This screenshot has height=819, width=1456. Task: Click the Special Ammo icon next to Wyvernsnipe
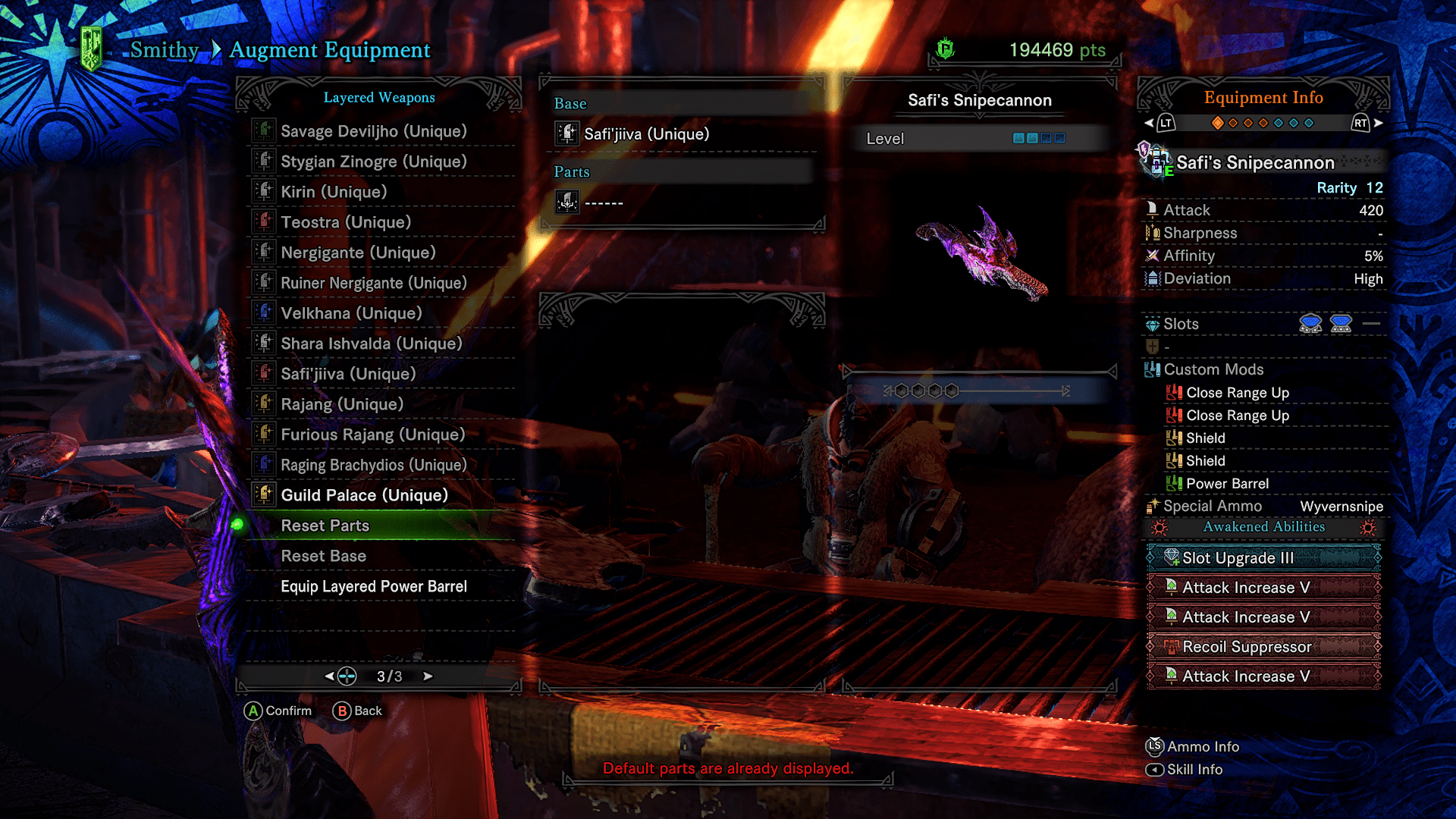click(1151, 506)
